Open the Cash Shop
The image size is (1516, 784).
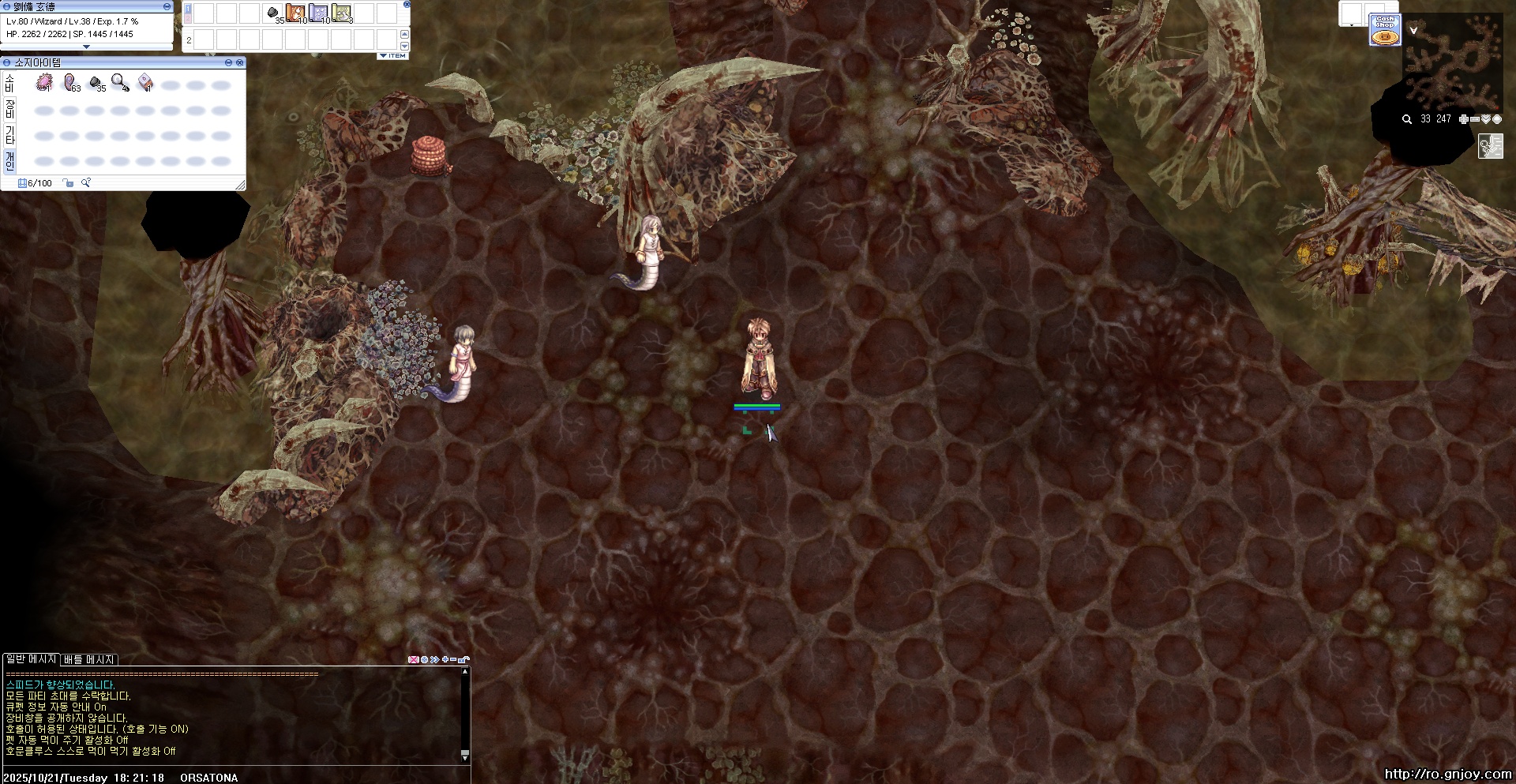pos(1384,30)
